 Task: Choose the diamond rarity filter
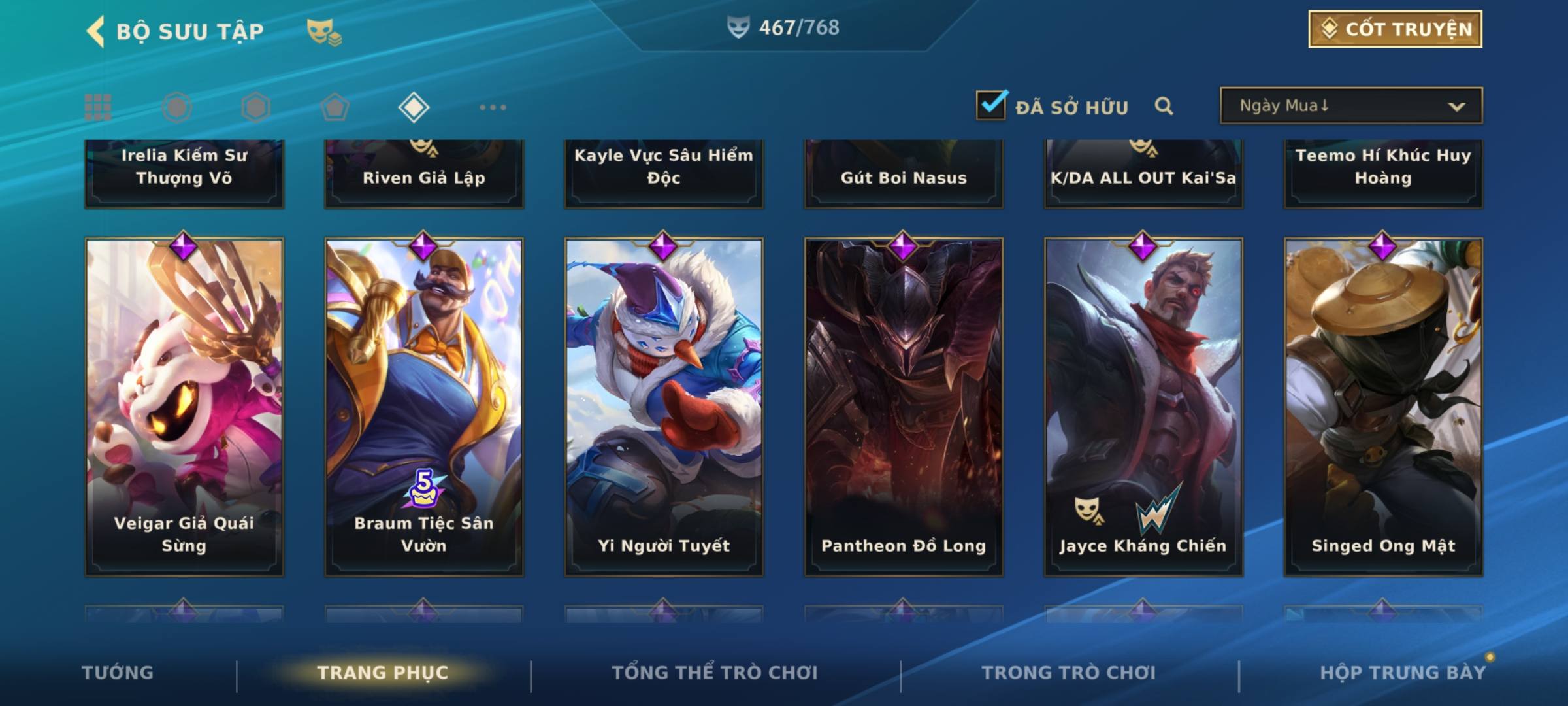point(414,107)
